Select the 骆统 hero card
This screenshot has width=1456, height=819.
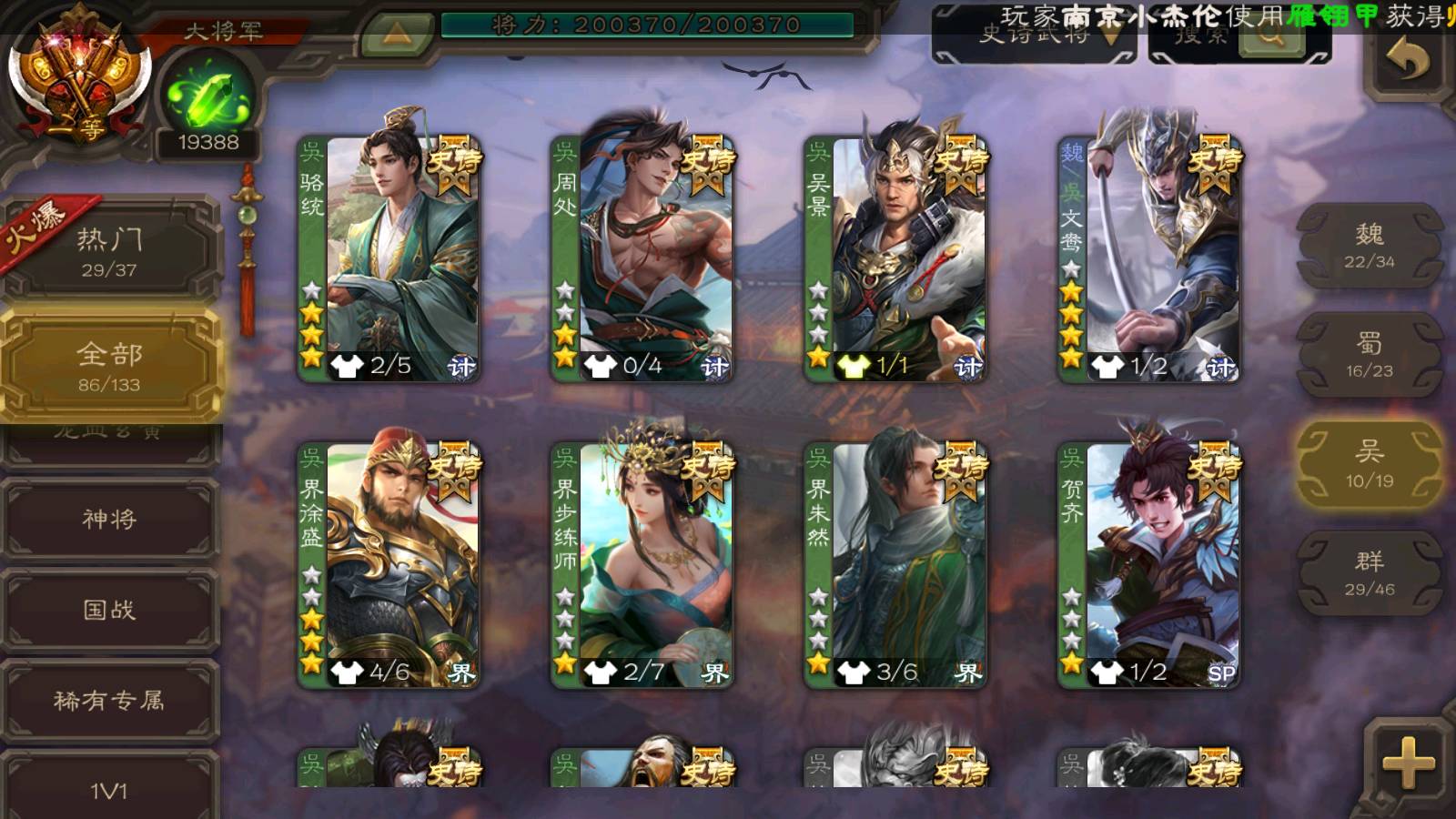tap(389, 258)
